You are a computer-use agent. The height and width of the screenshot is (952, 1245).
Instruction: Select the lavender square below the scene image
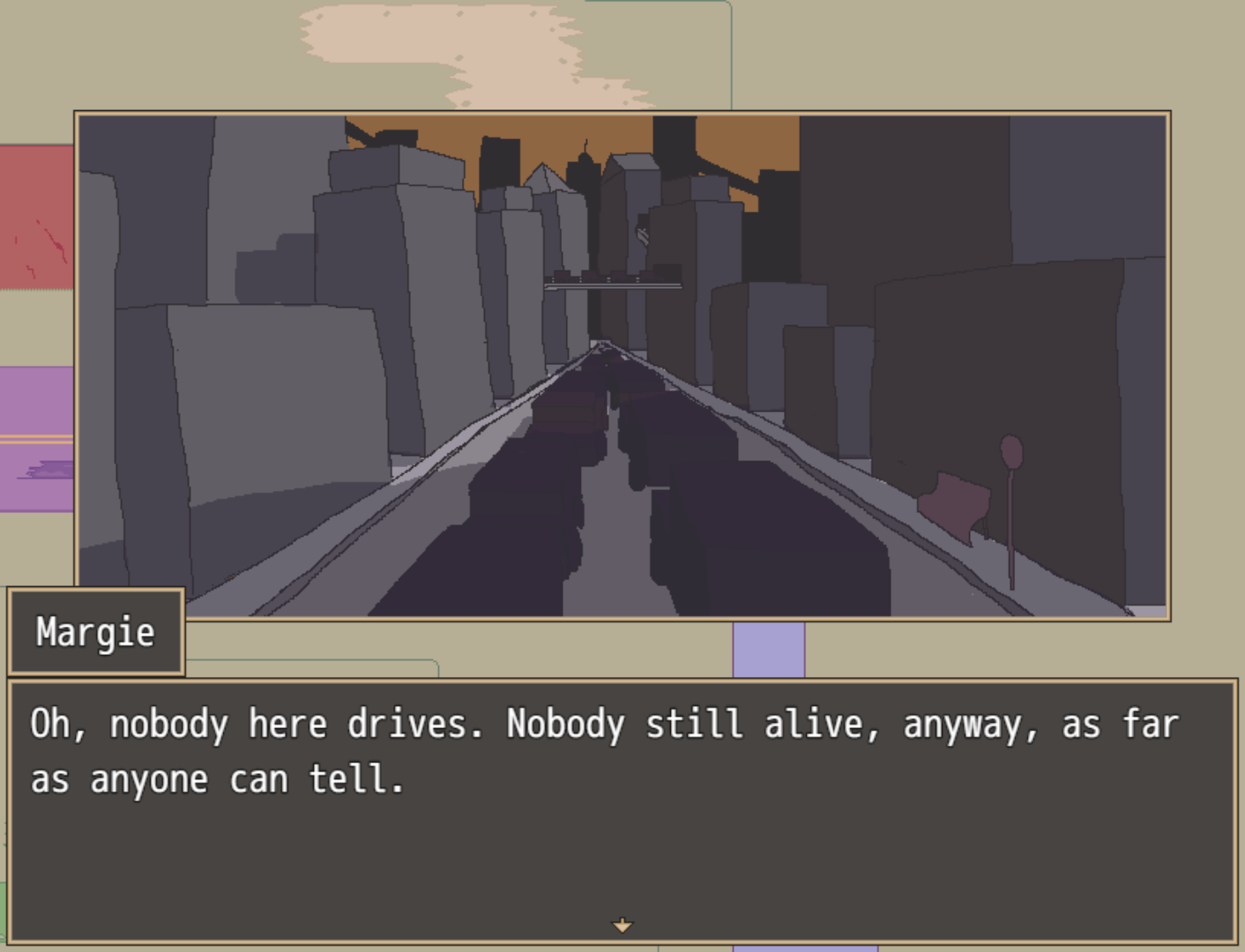pyautogui.click(x=769, y=648)
